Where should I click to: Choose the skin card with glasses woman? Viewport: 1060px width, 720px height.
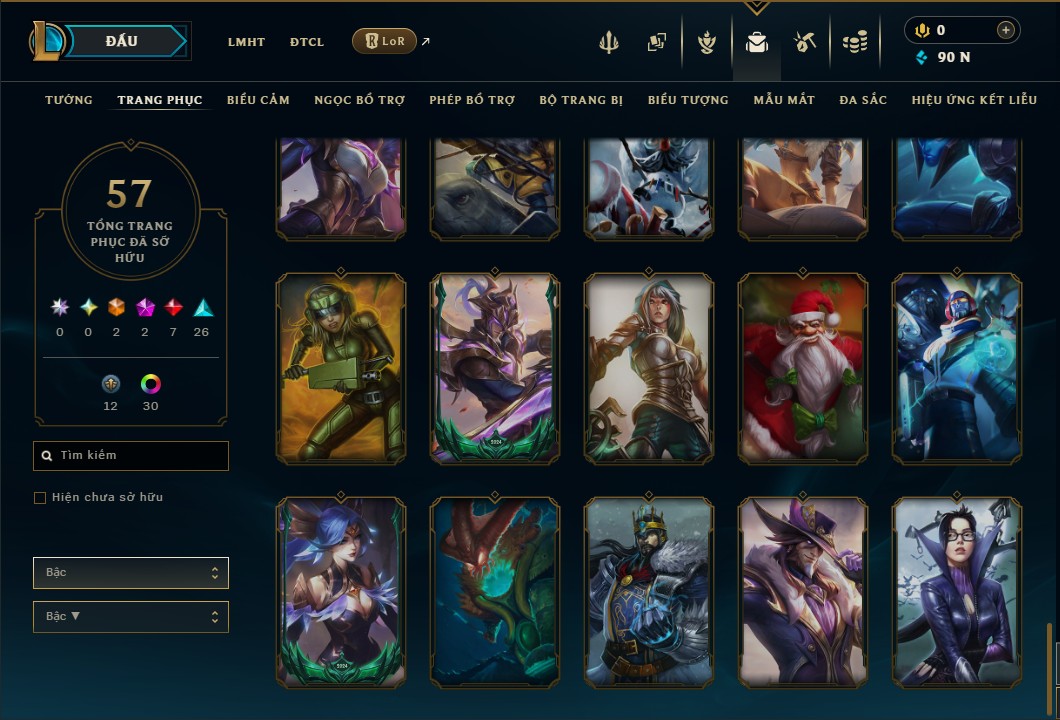(x=957, y=592)
